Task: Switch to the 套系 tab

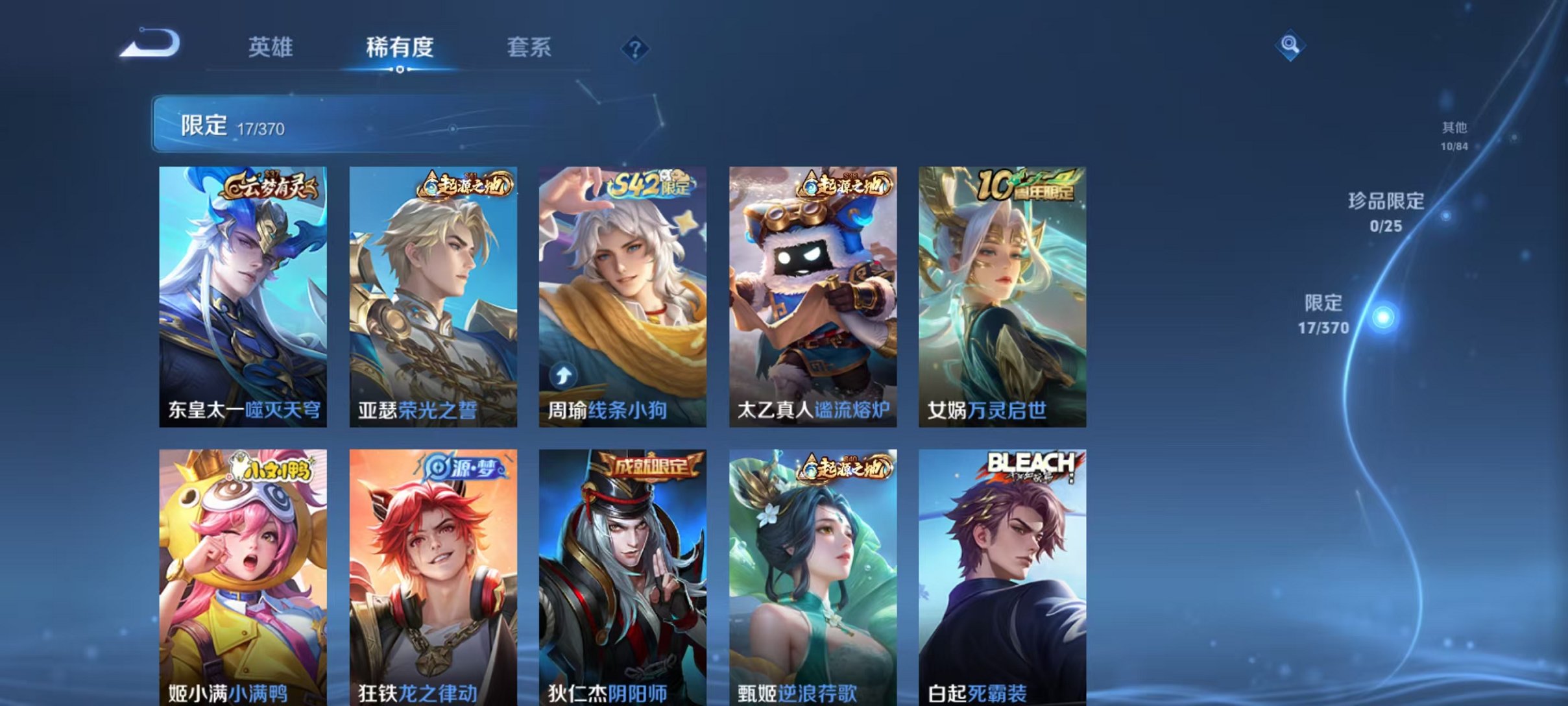Action: pos(529,47)
